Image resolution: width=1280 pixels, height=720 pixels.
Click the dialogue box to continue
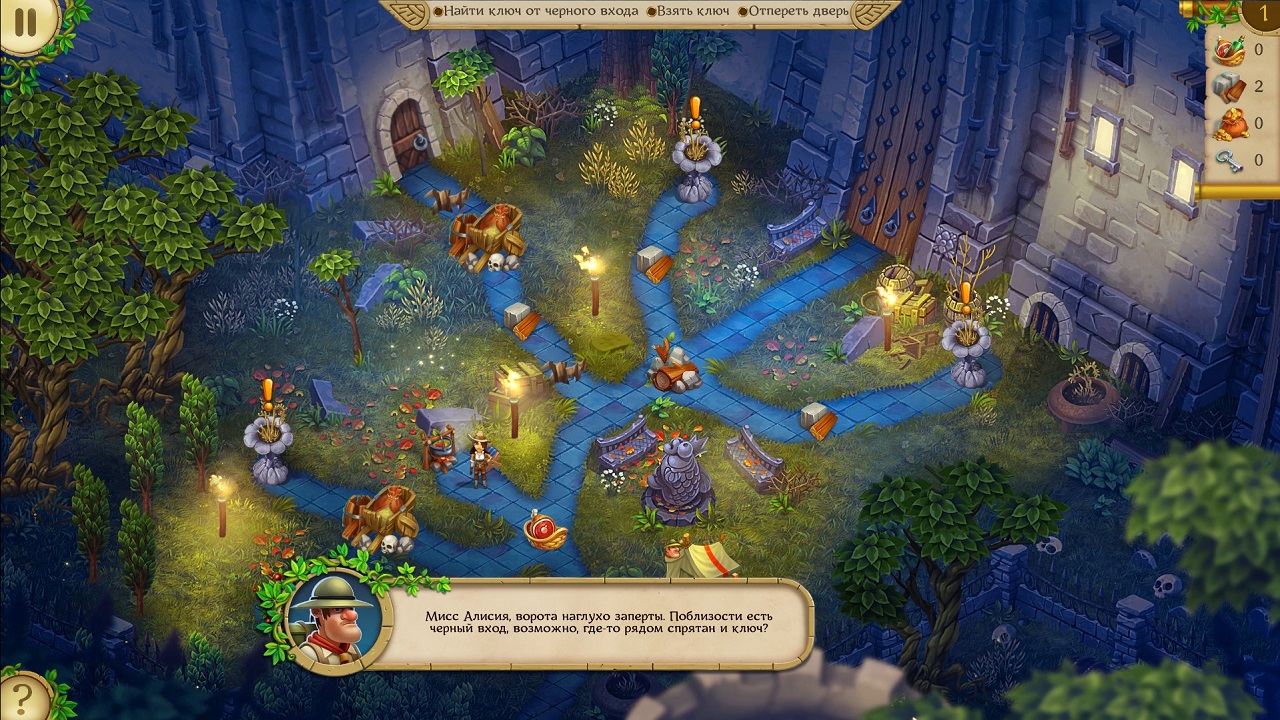596,623
